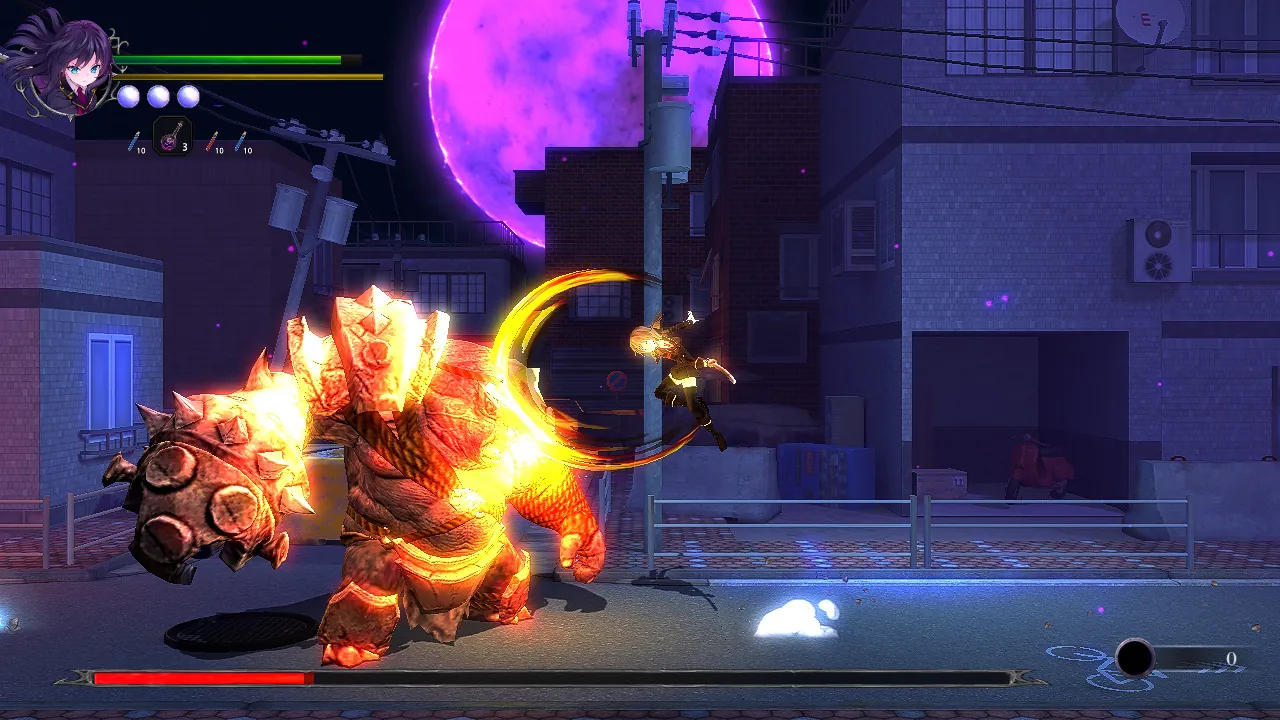Select the red pencil consumable item
Image resolution: width=1280 pixels, height=720 pixels.
211,140
